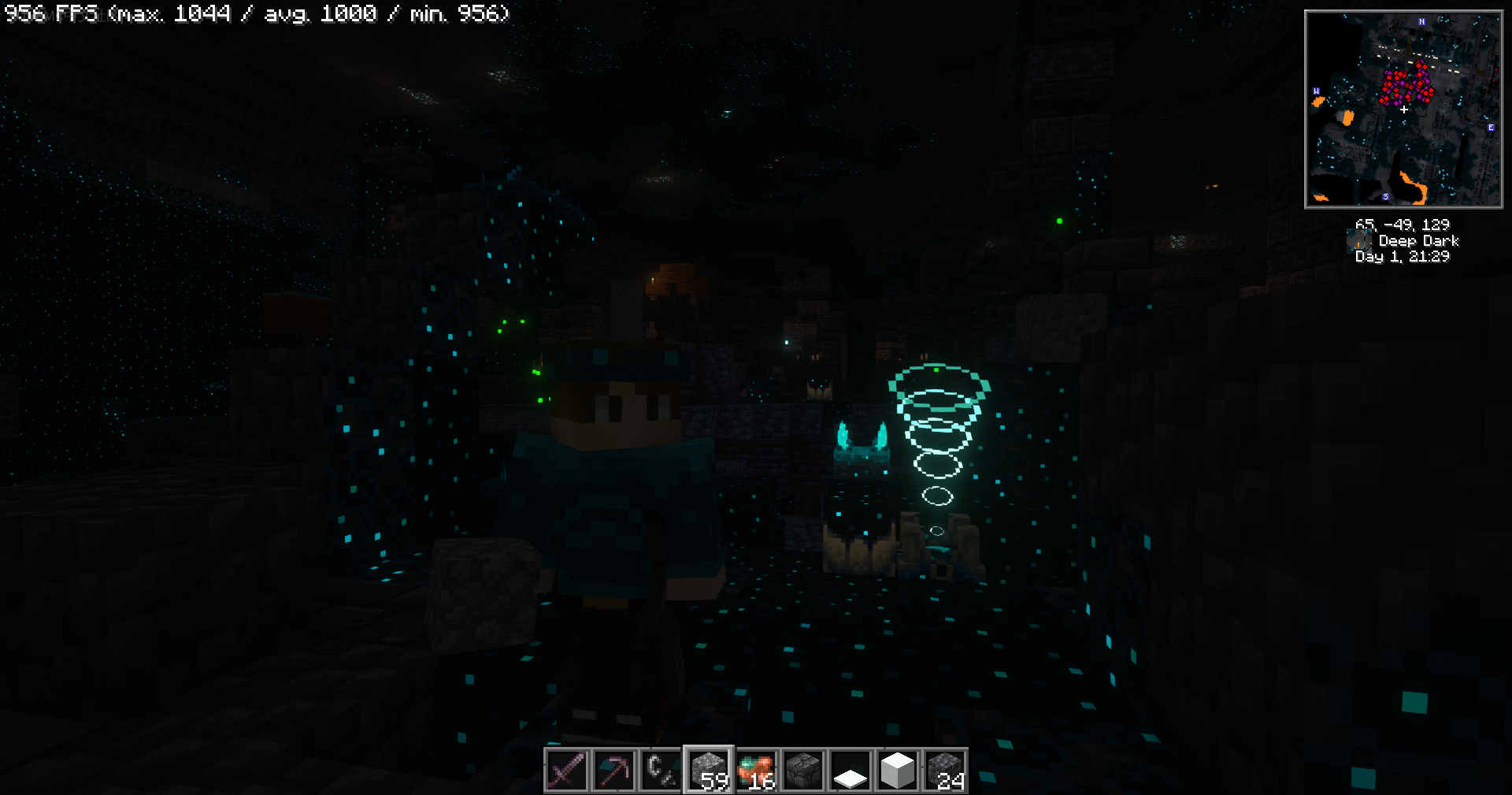Select the netherite sword hotbar slot
The image size is (1512, 795).
point(566,770)
